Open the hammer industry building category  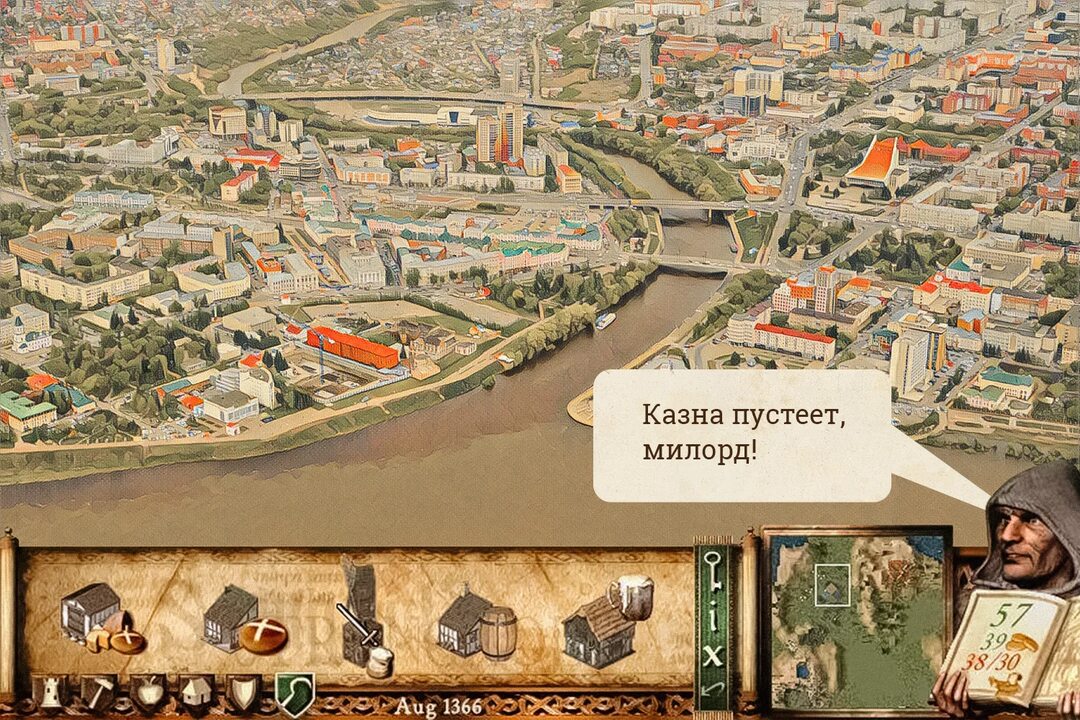(99, 691)
